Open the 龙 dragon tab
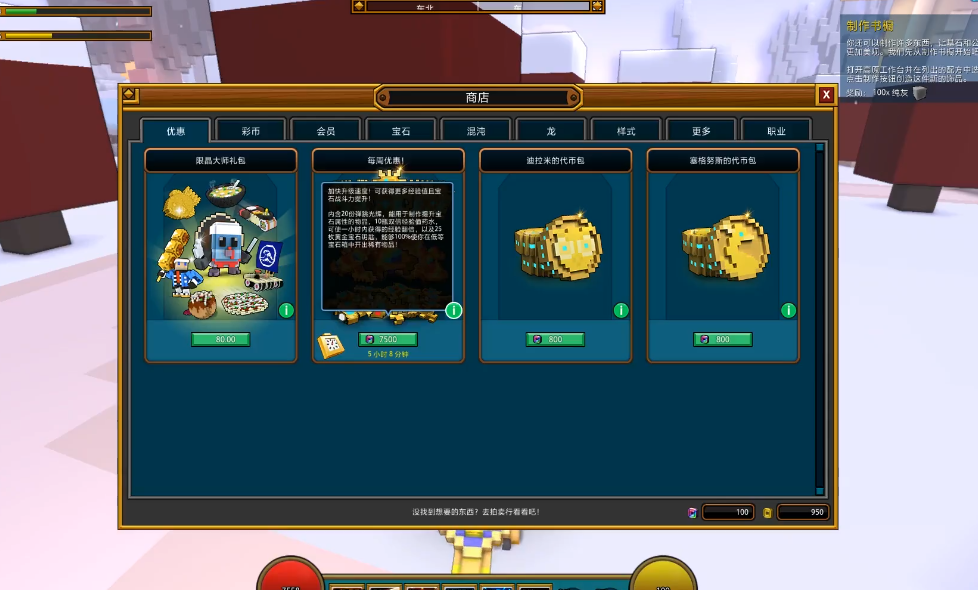978x590 pixels. pyautogui.click(x=551, y=131)
